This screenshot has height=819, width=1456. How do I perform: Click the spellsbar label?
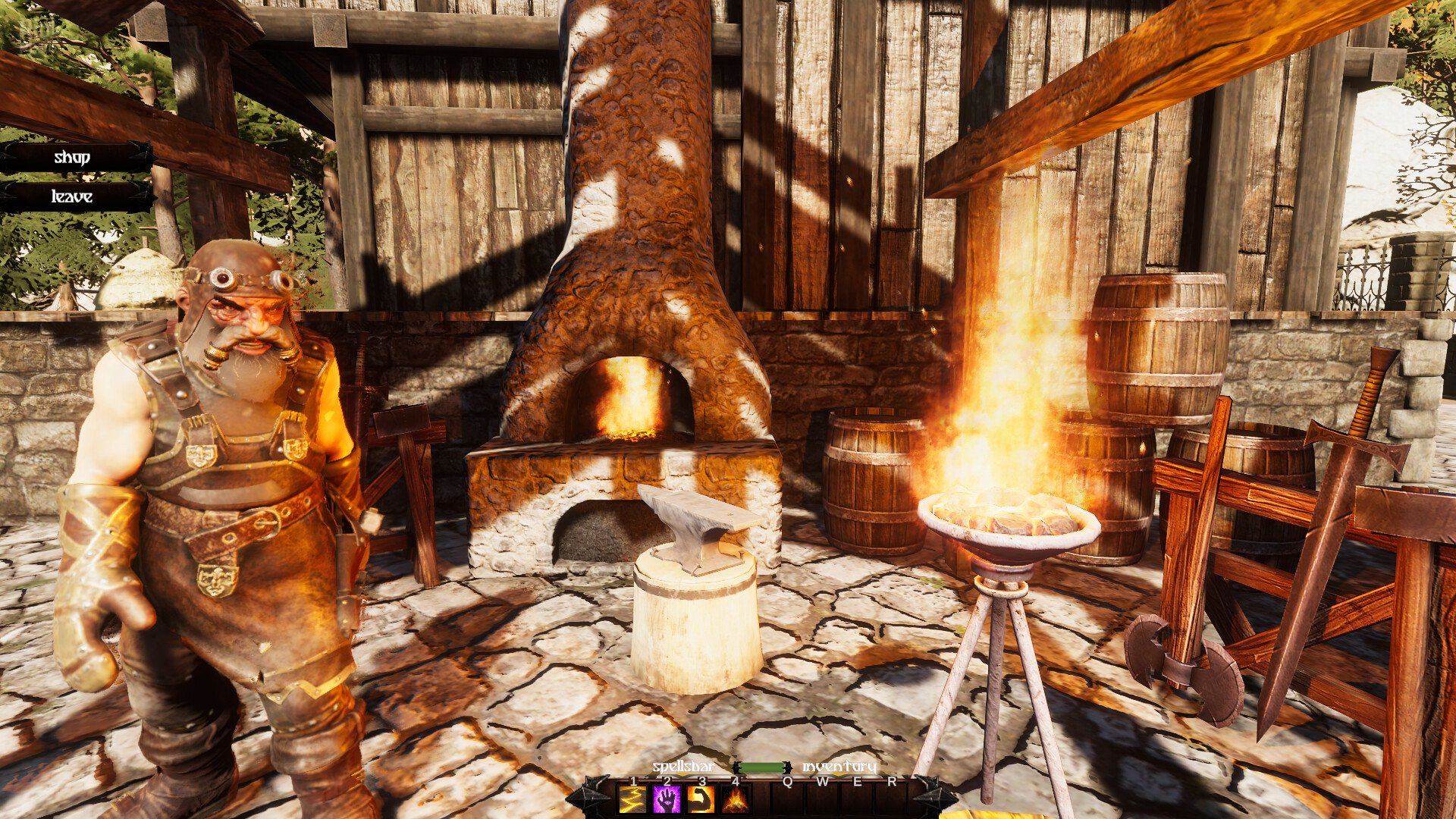[682, 767]
